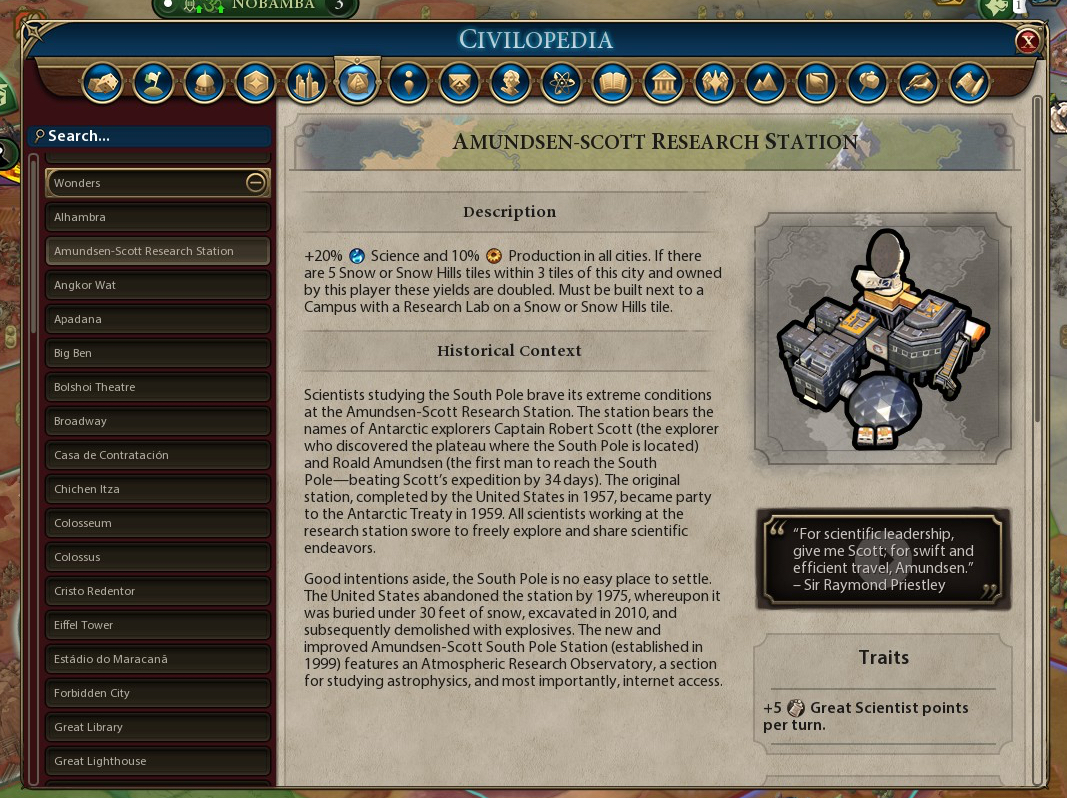View the Forbidden City entry
This screenshot has height=798, width=1067.
click(158, 693)
